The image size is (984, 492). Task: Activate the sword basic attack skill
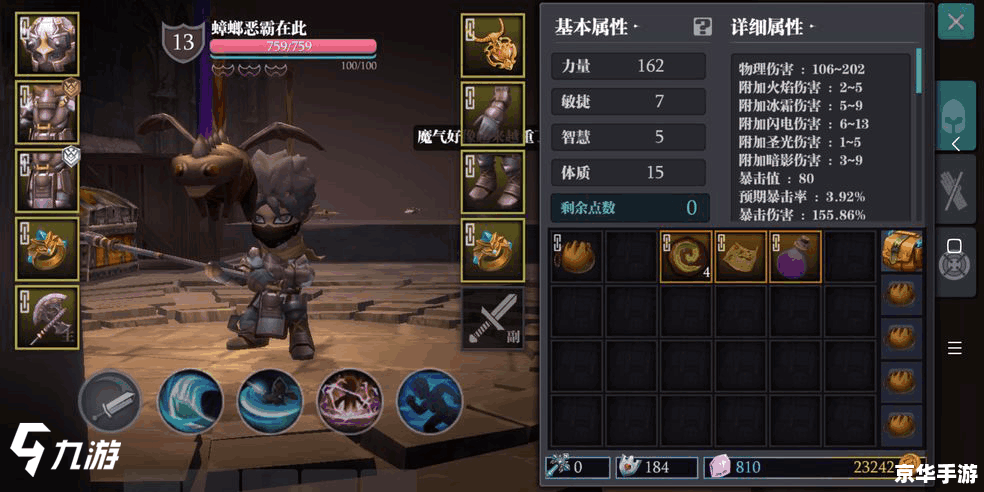[x=110, y=402]
